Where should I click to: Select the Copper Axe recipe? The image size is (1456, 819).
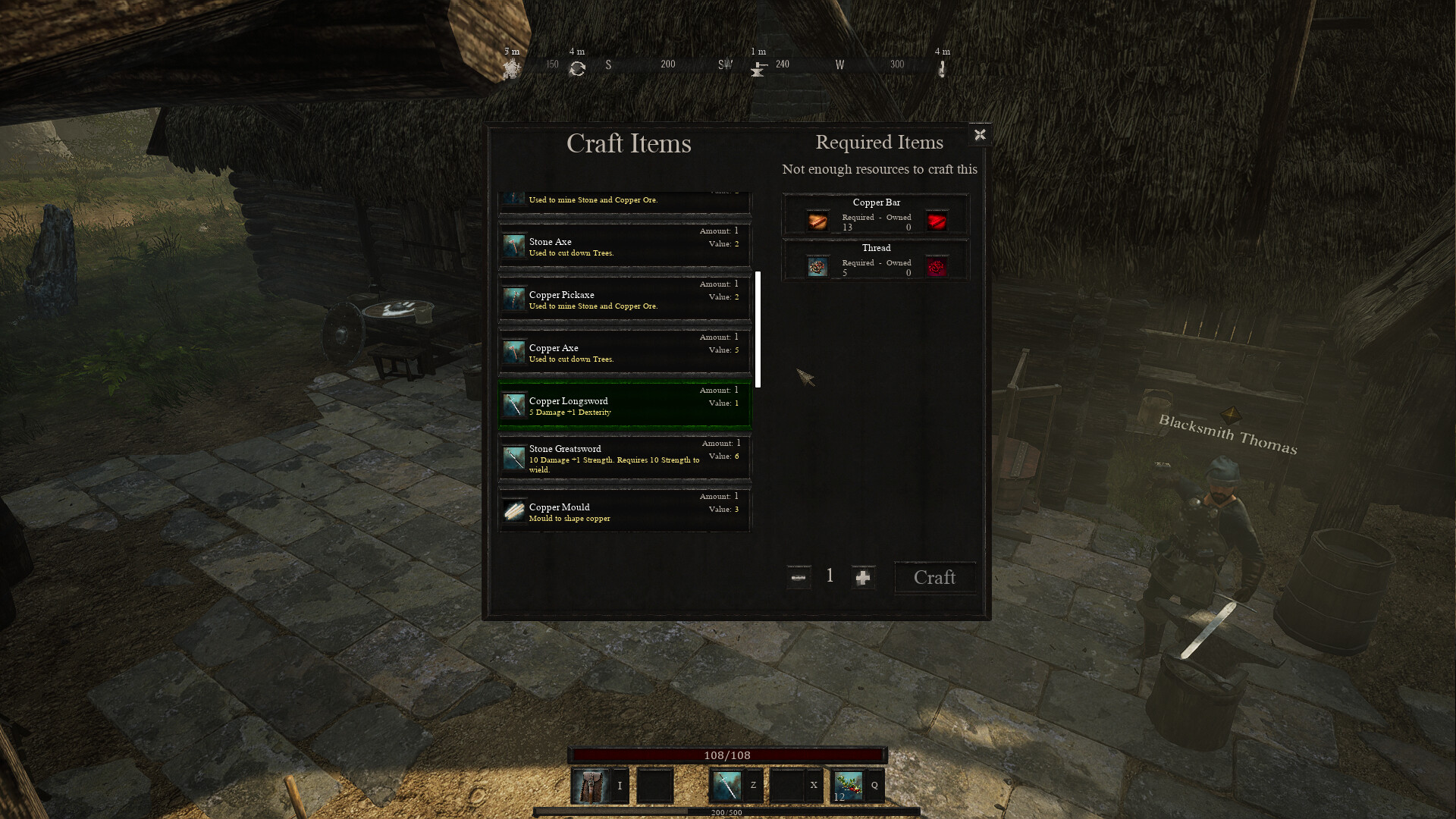[x=624, y=352]
